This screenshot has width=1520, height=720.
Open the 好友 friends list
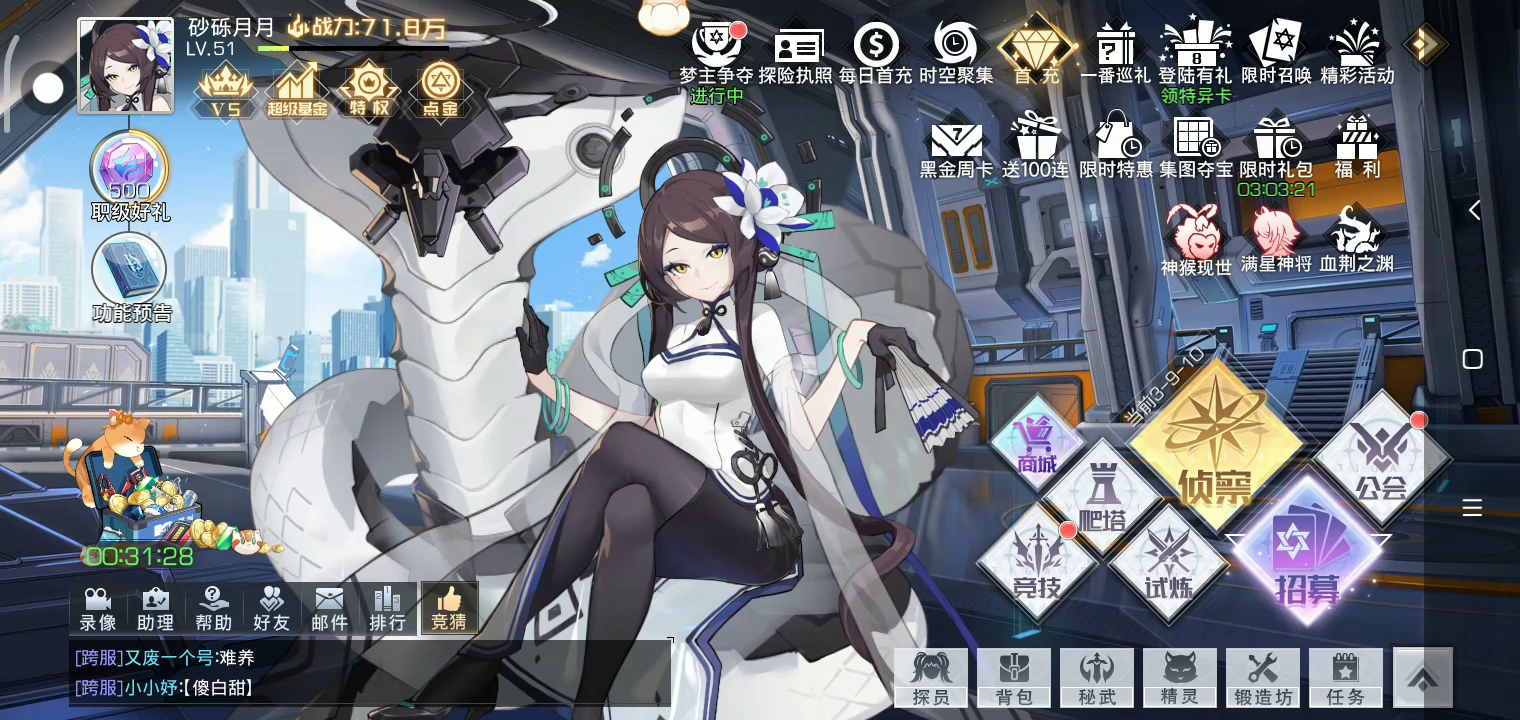(271, 608)
